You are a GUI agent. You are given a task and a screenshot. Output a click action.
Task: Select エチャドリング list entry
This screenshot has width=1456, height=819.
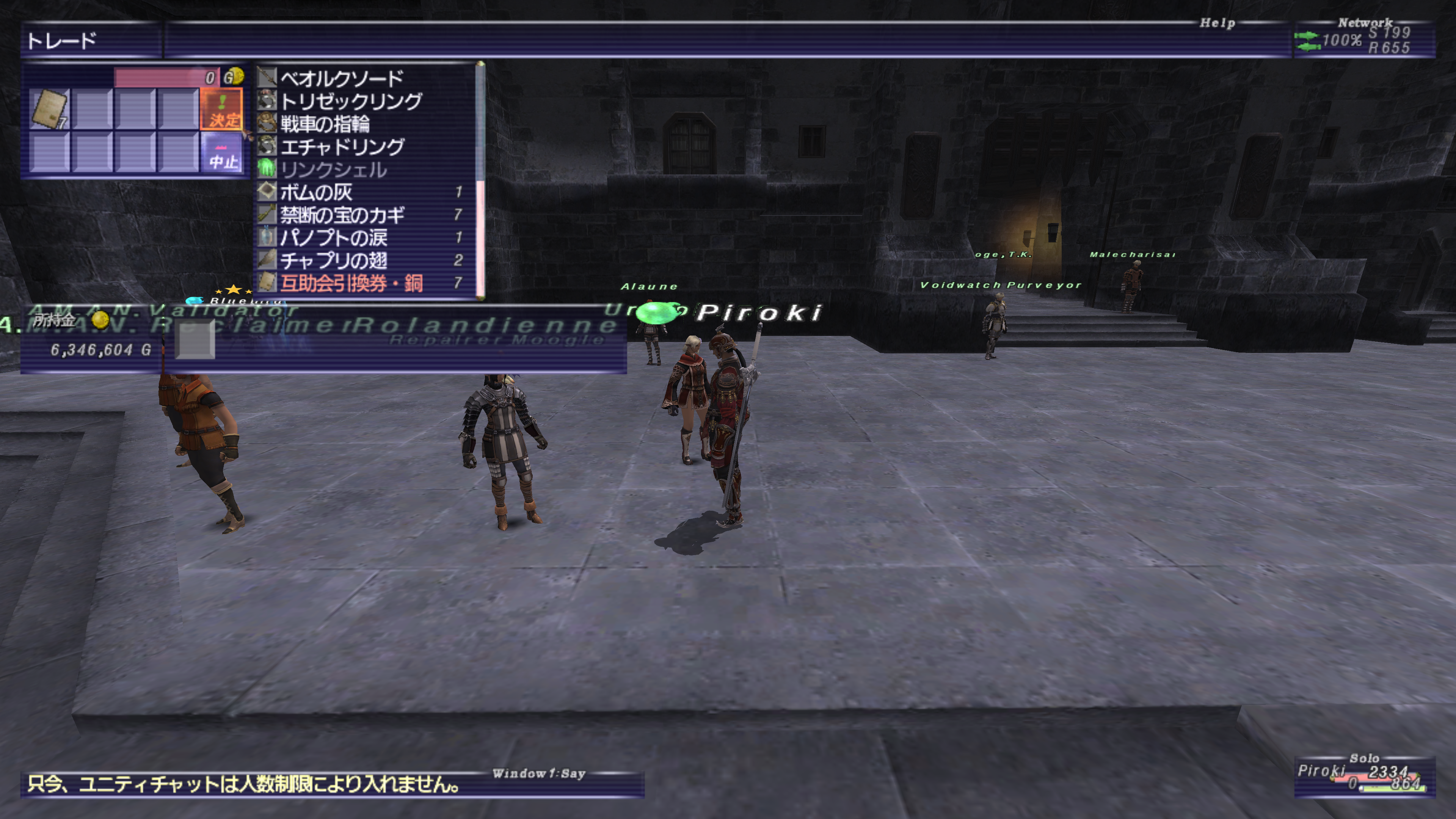point(342,147)
